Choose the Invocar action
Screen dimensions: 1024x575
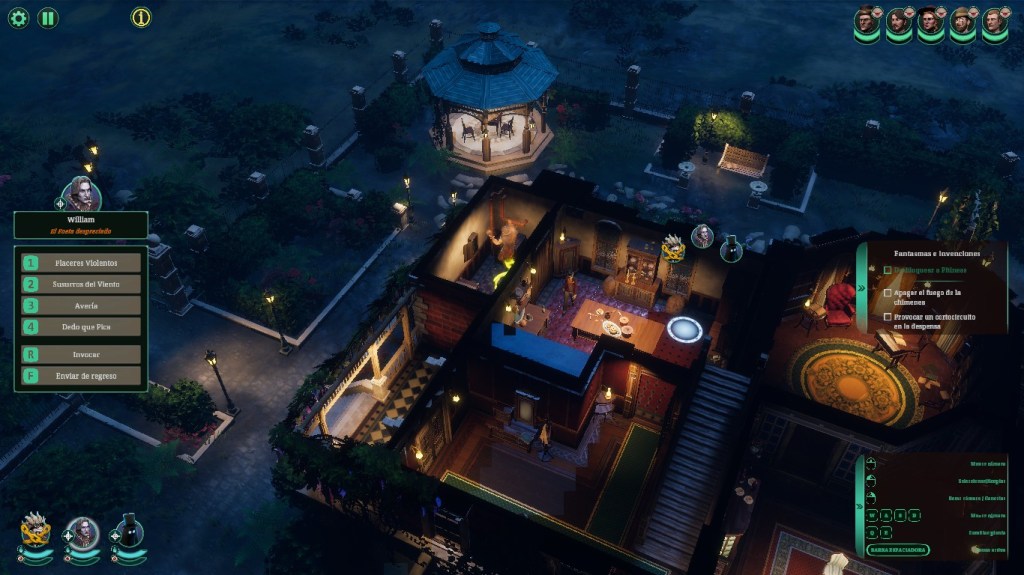point(81,354)
